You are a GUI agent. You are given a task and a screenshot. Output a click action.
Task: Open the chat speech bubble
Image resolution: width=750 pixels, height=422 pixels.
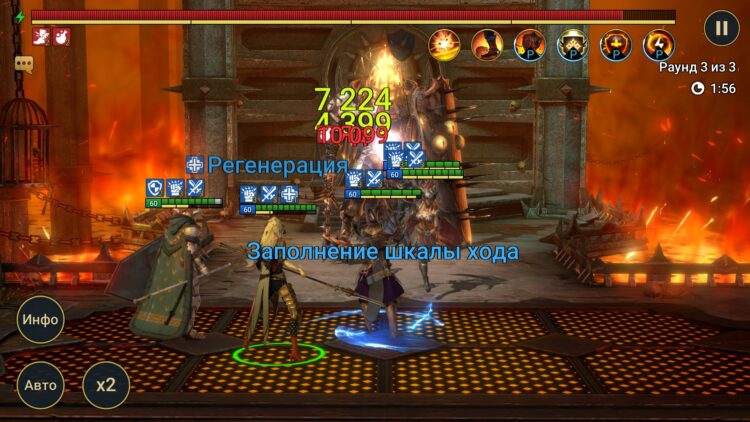click(23, 63)
